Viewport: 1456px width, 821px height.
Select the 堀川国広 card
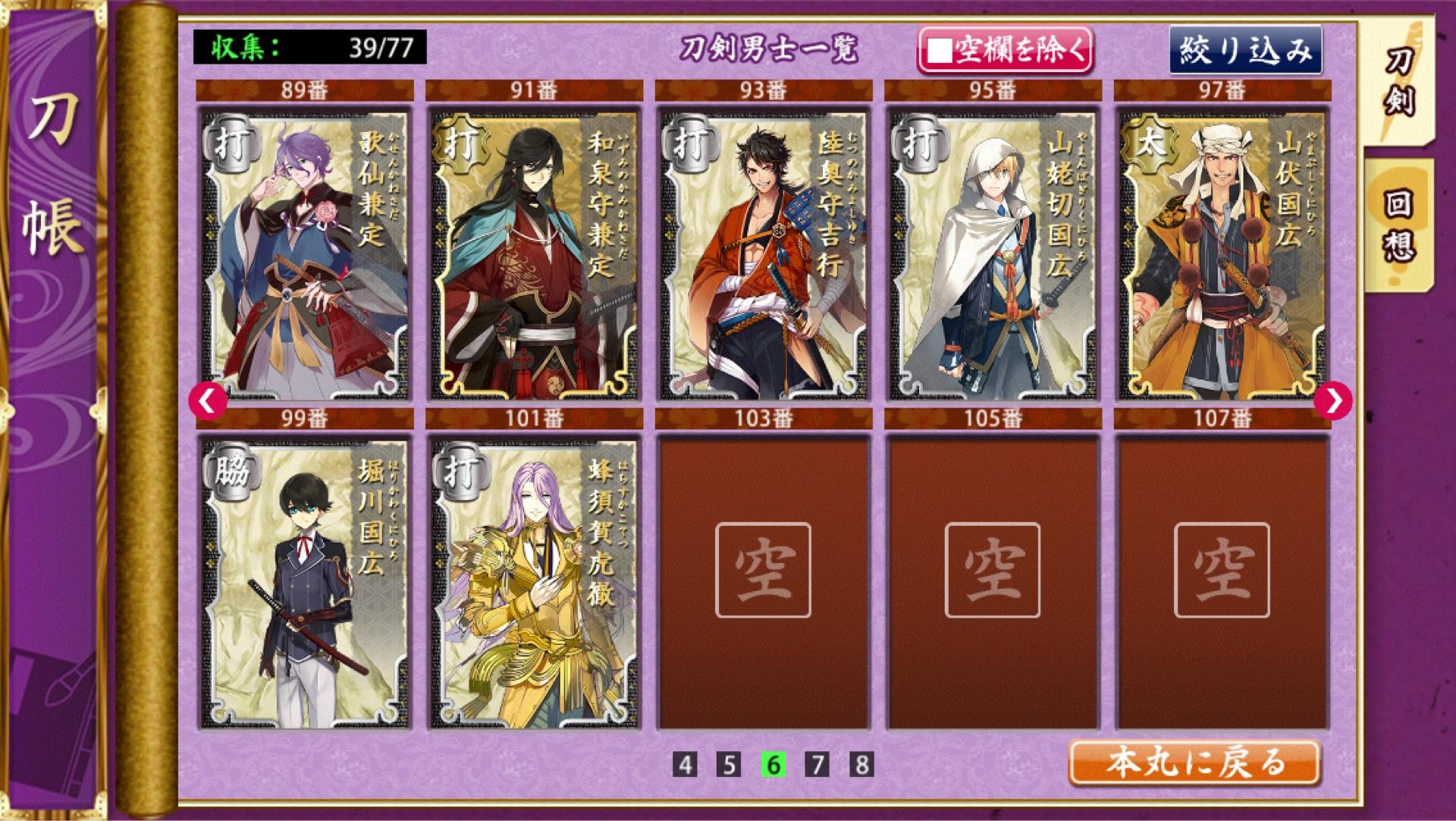[305, 583]
